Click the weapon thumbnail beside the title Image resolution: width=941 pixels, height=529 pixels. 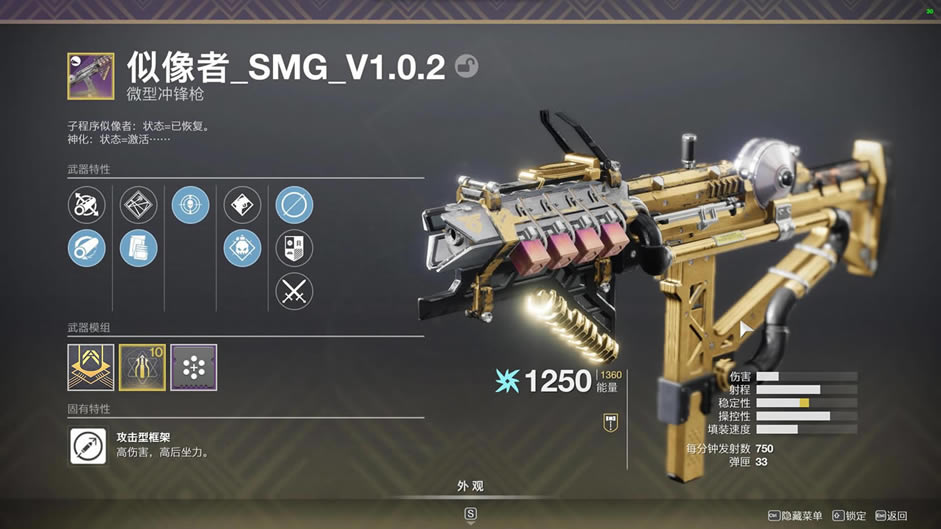click(x=91, y=76)
